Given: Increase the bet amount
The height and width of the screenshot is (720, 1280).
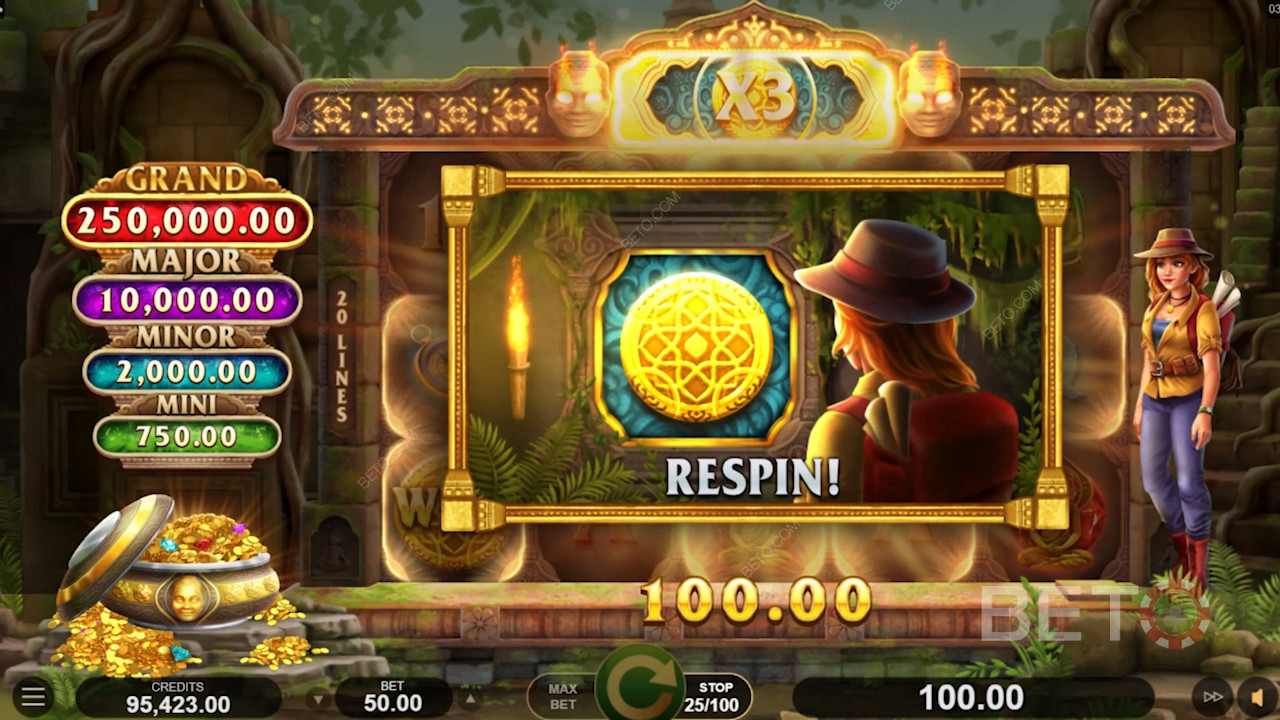Looking at the screenshot, I should (x=469, y=698).
